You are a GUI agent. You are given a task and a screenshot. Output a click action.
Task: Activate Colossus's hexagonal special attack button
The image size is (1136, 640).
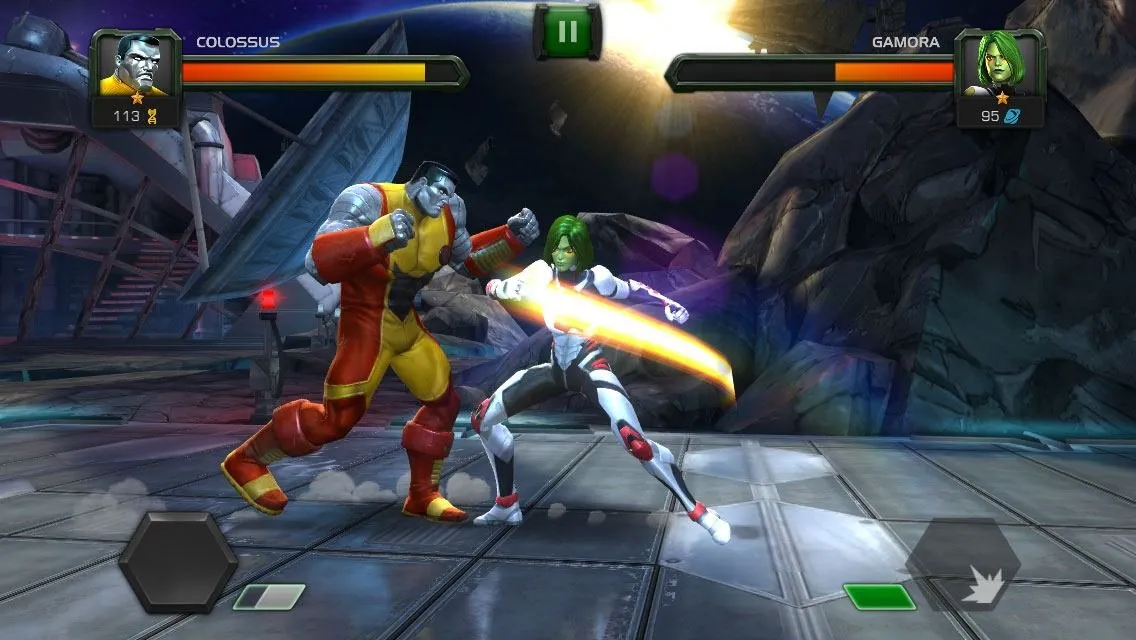[x=178, y=562]
